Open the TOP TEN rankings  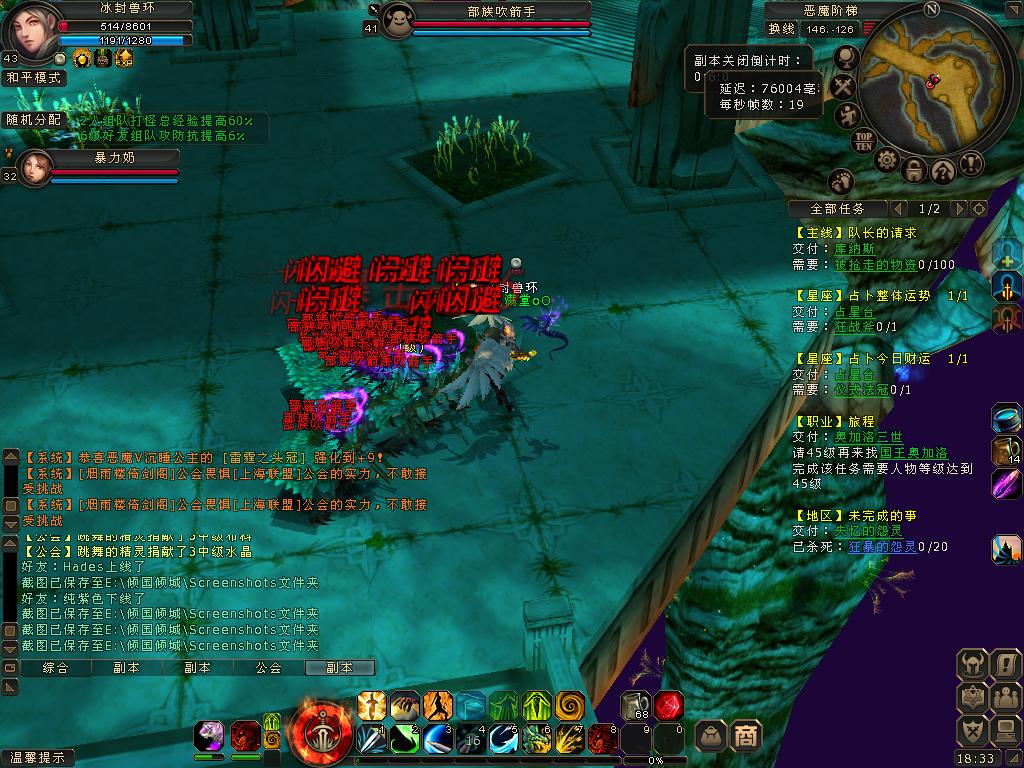tap(864, 141)
